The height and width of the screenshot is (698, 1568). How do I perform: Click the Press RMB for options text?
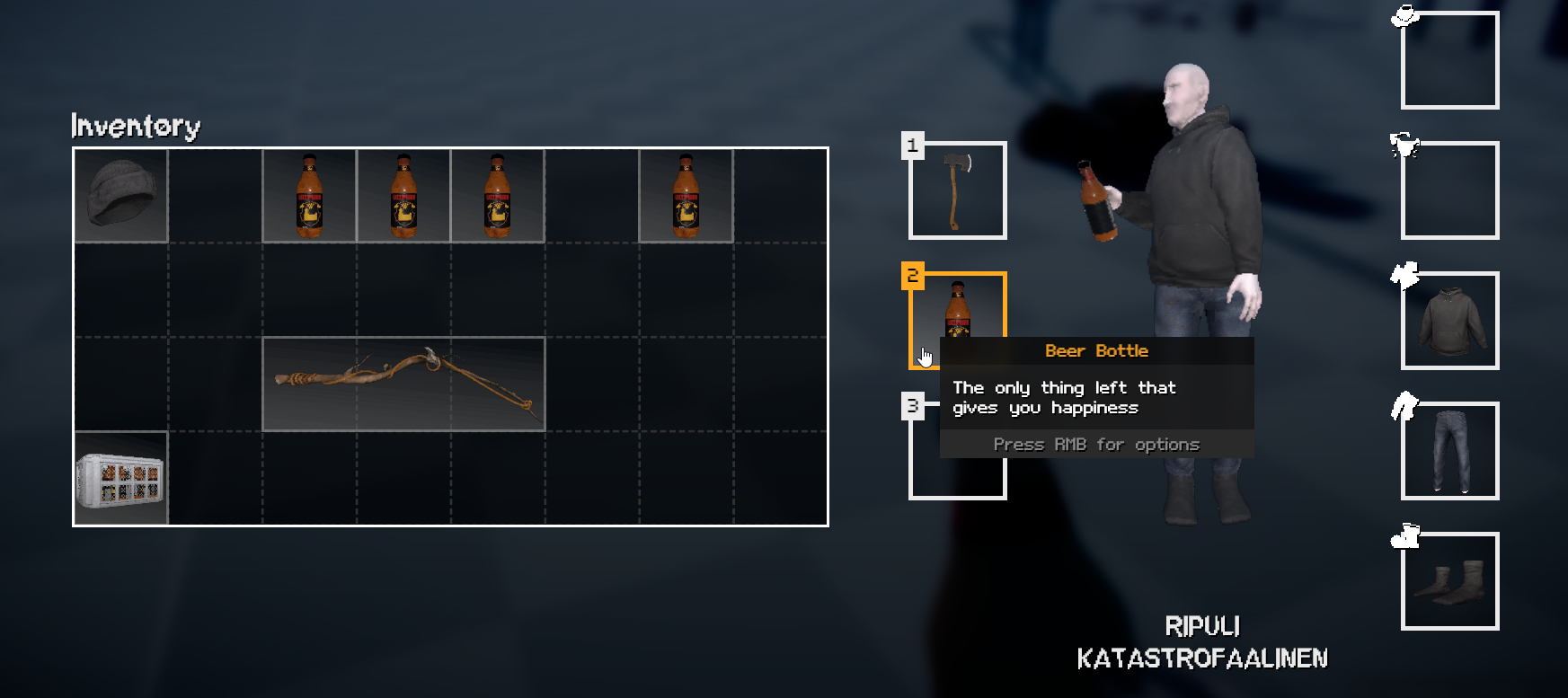coord(1096,444)
